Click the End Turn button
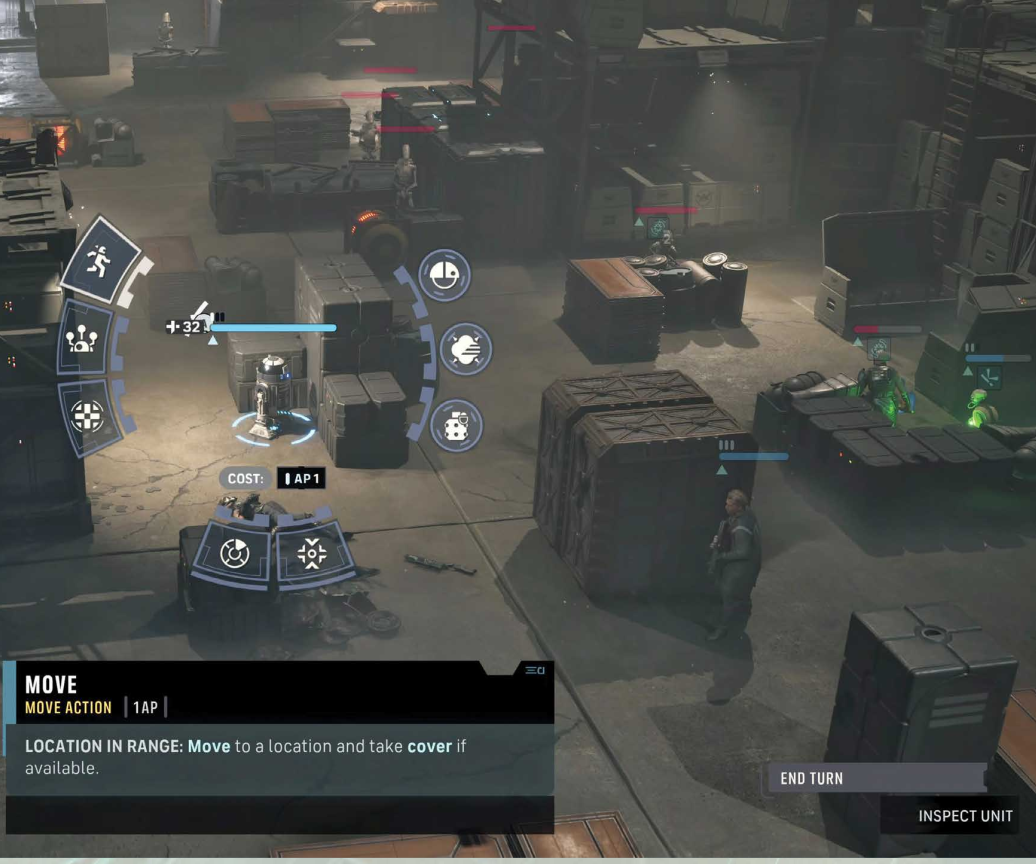The height and width of the screenshot is (864, 1036). pyautogui.click(x=876, y=778)
